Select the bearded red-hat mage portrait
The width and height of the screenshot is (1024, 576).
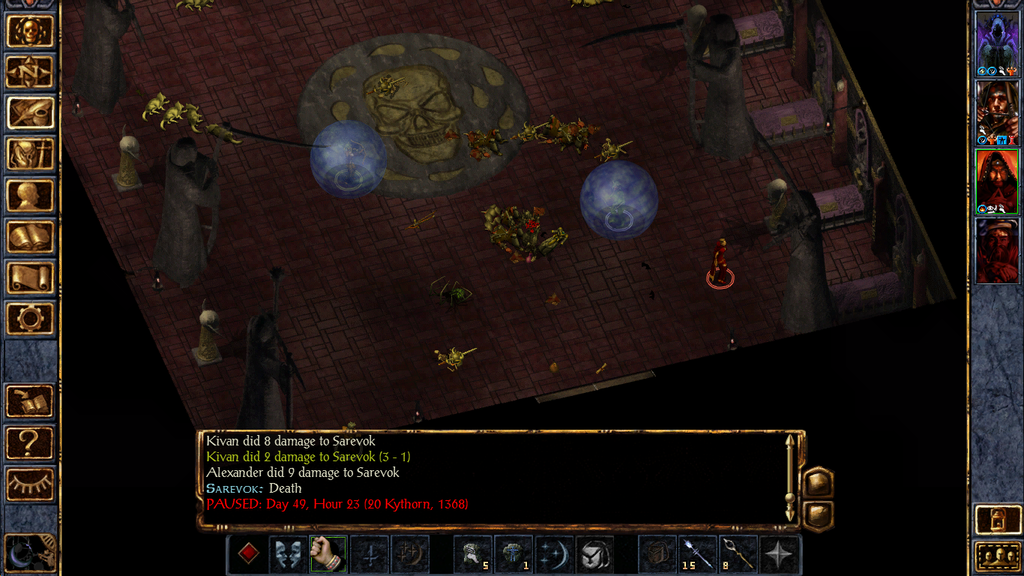(996, 250)
